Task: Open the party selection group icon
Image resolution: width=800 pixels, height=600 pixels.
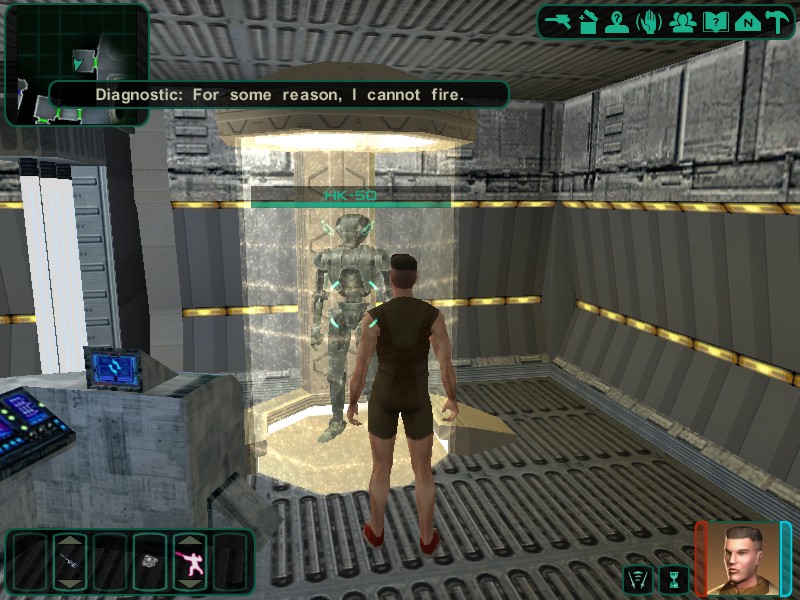Action: [683, 22]
